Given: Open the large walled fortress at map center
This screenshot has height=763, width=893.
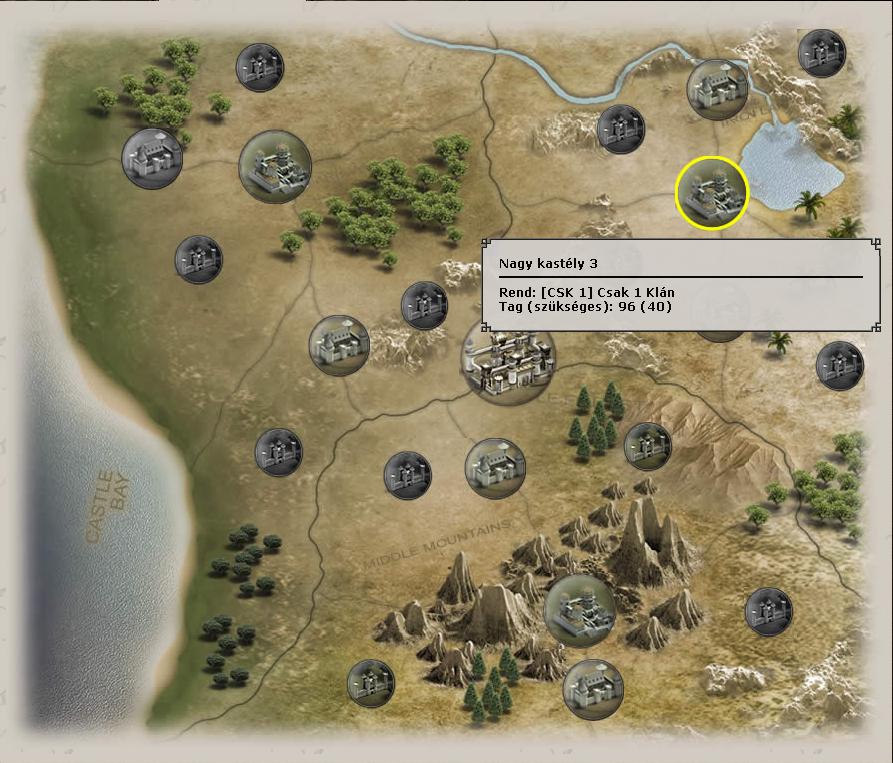Looking at the screenshot, I should pyautogui.click(x=506, y=360).
